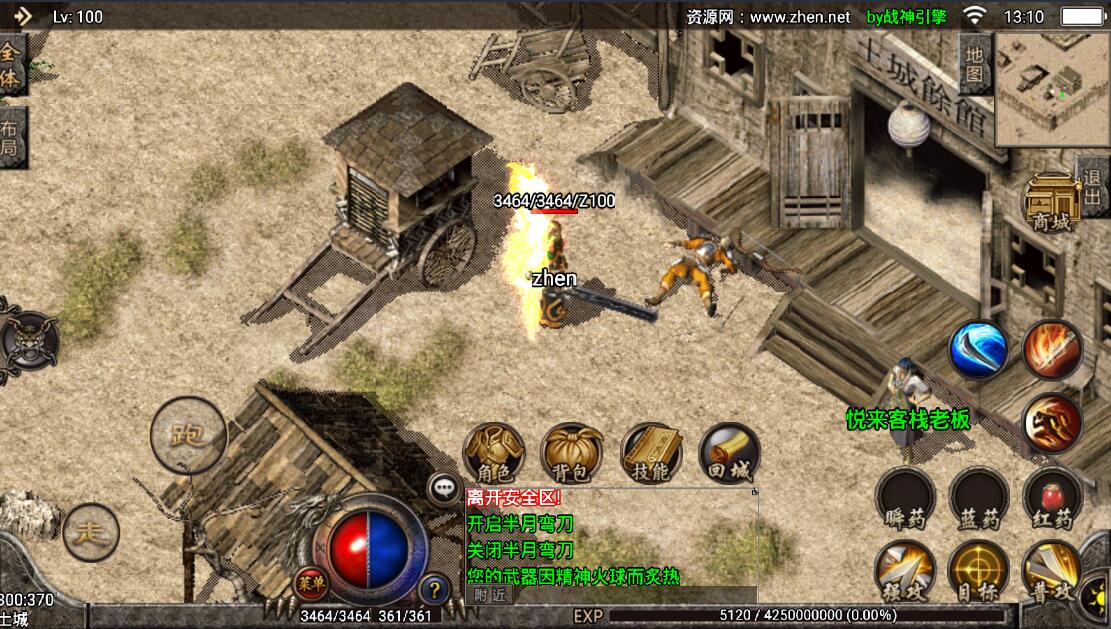Tap the 蓝药 blue potion slot
Screen dimensions: 1111x629
pos(978,497)
